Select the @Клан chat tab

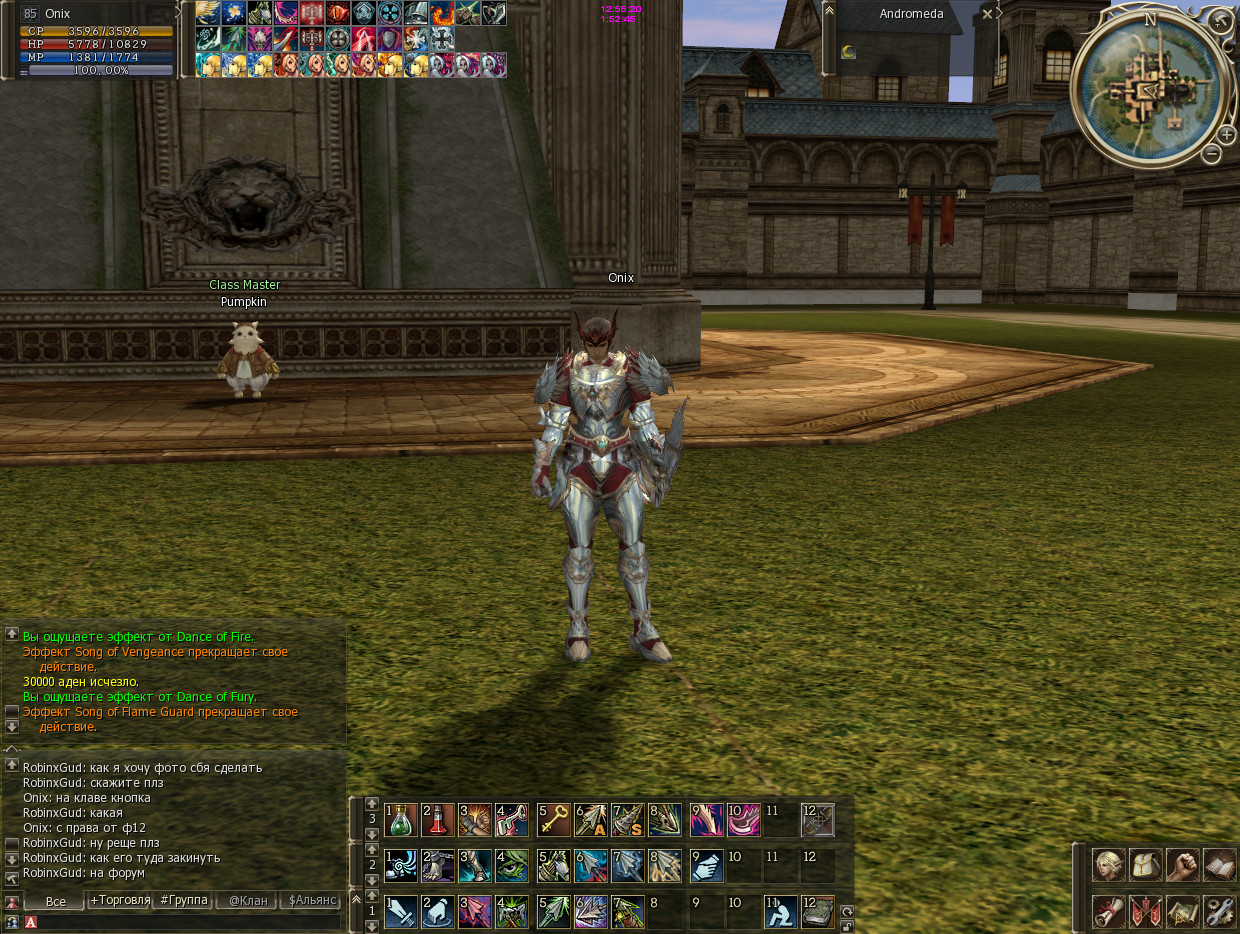click(247, 900)
